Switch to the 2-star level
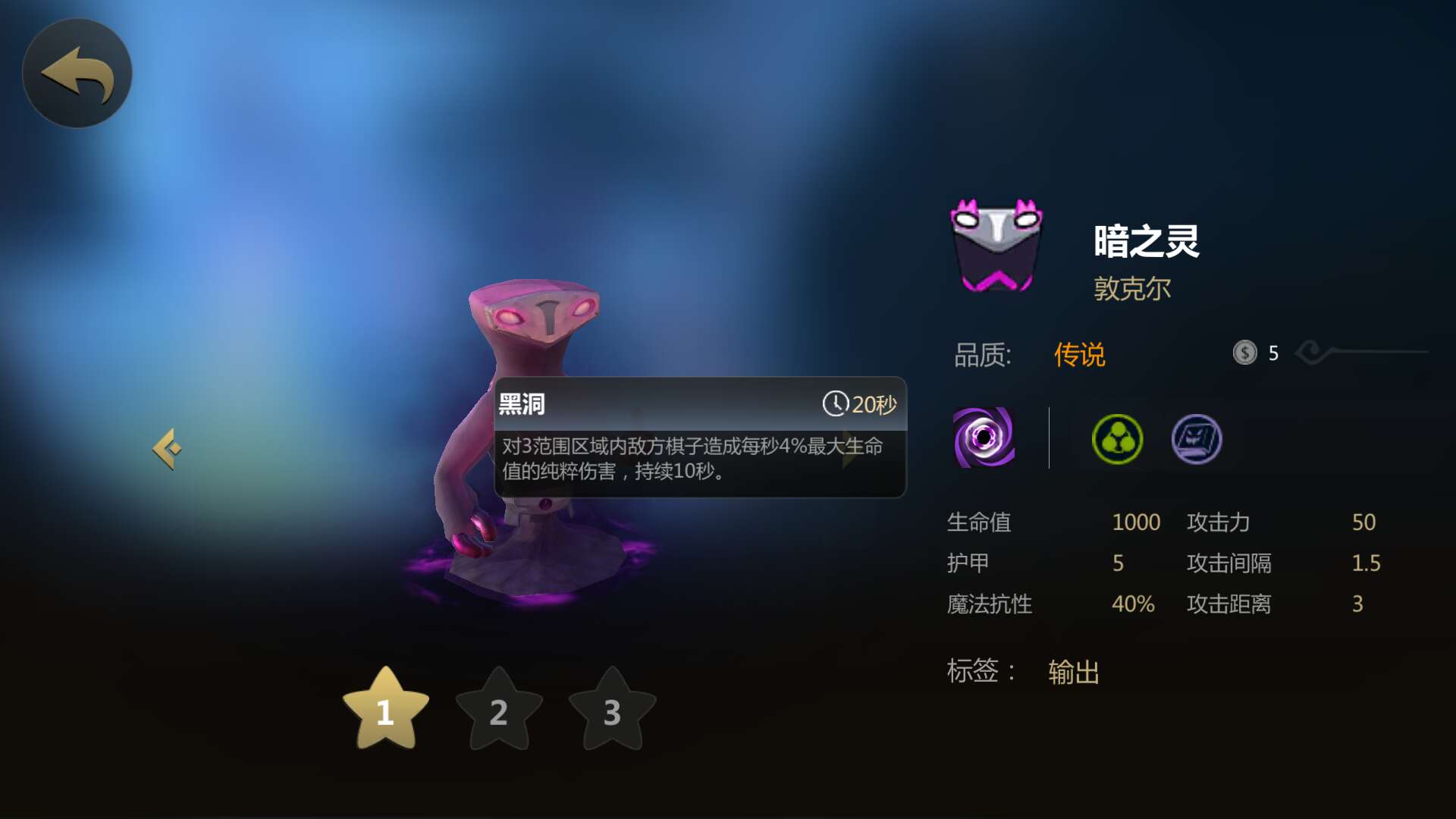1456x819 pixels. pyautogui.click(x=499, y=710)
